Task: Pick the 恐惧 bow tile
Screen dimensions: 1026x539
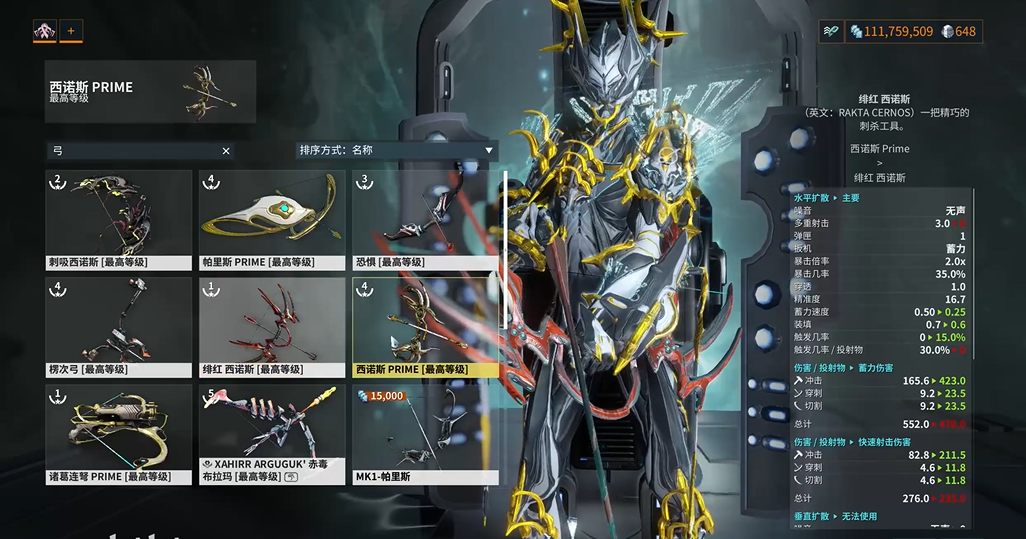Action: (x=425, y=221)
